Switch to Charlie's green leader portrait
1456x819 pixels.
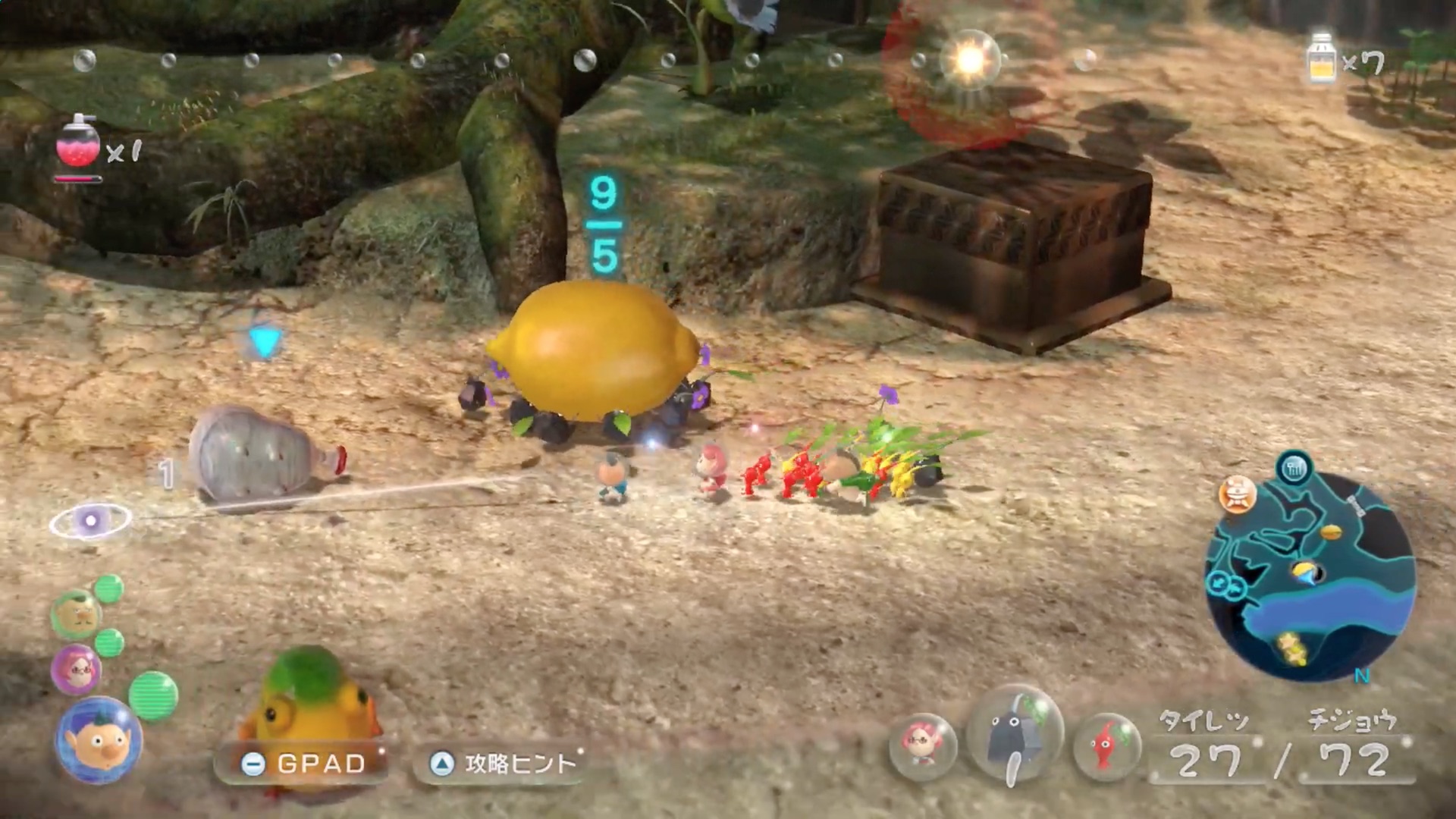point(75,613)
